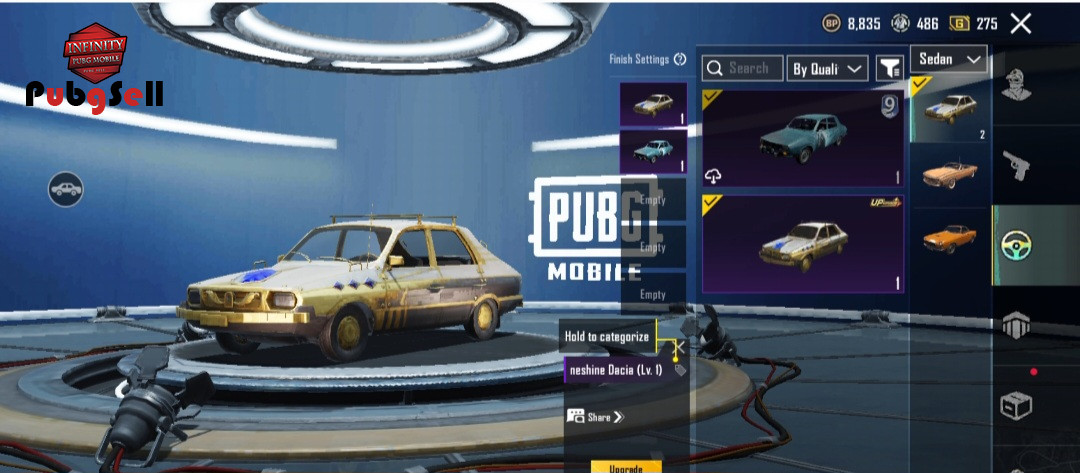Close the vehicle inventory screen
The width and height of the screenshot is (1080, 473).
tap(1020, 24)
